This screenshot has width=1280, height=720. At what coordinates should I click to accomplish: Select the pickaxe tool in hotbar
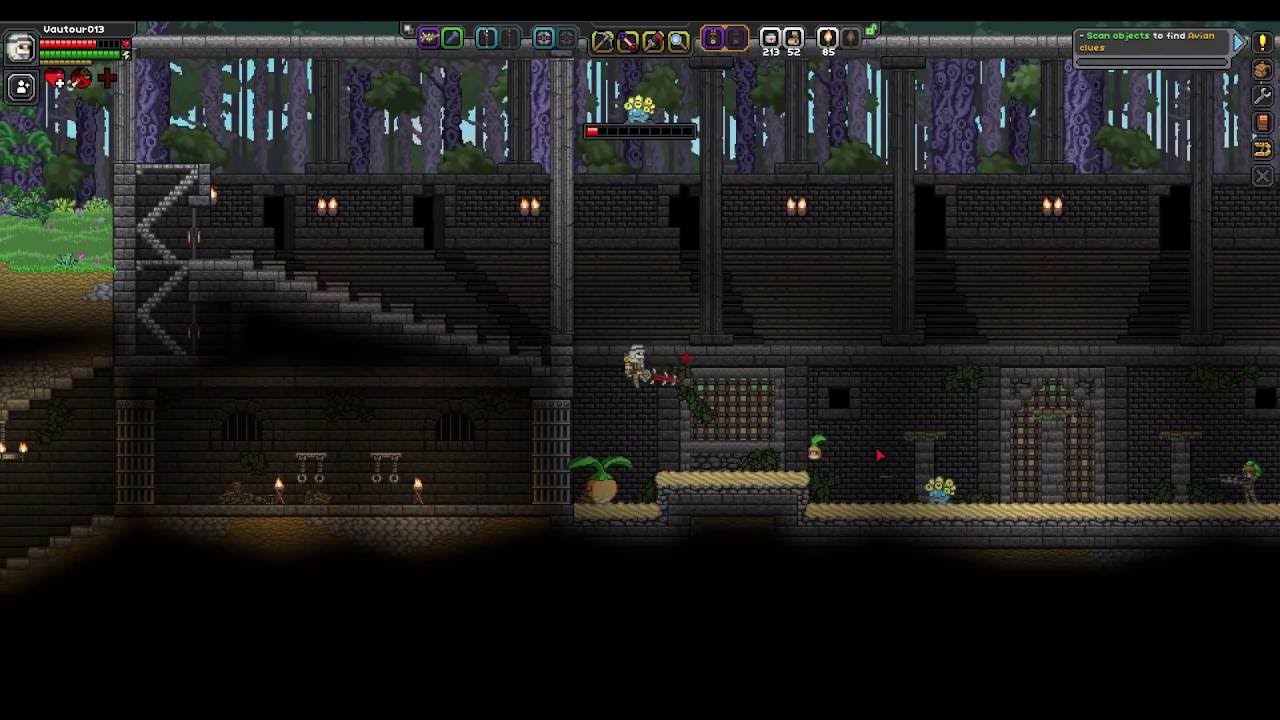[x=602, y=40]
